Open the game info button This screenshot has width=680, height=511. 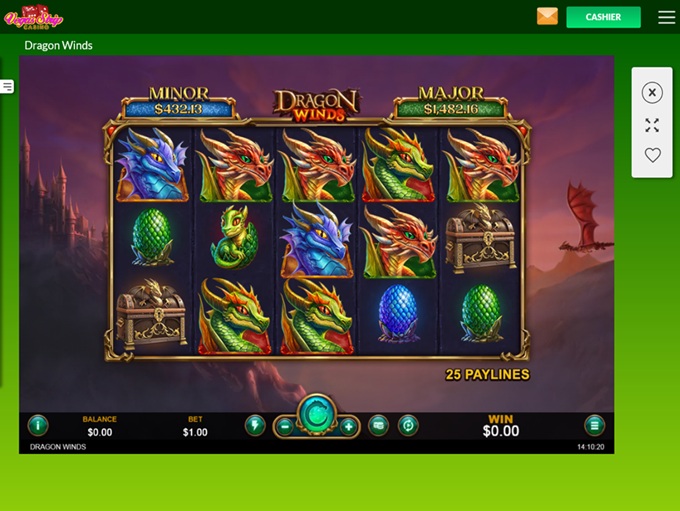(38, 425)
